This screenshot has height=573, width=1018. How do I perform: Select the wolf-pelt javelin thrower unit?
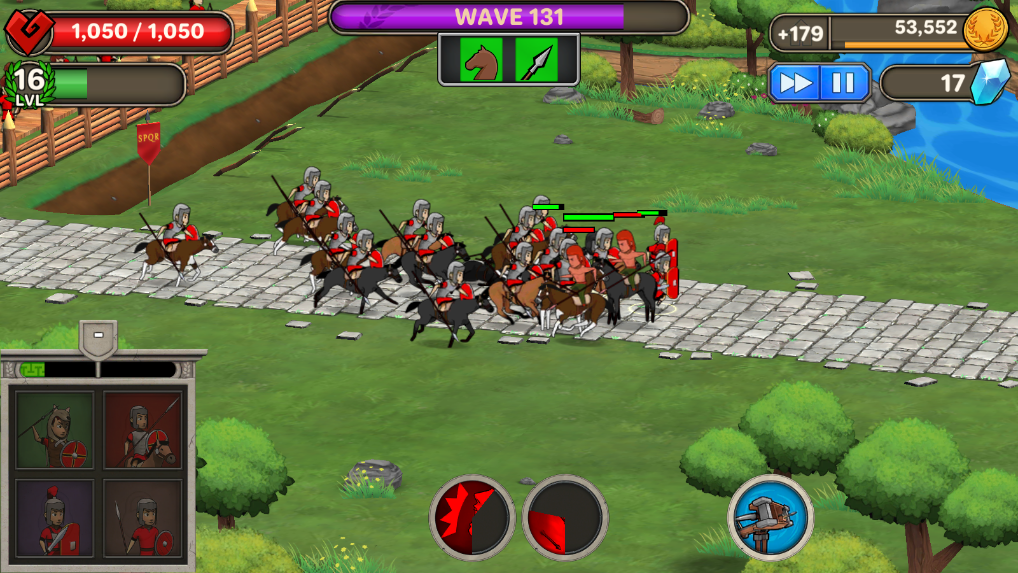click(x=54, y=430)
